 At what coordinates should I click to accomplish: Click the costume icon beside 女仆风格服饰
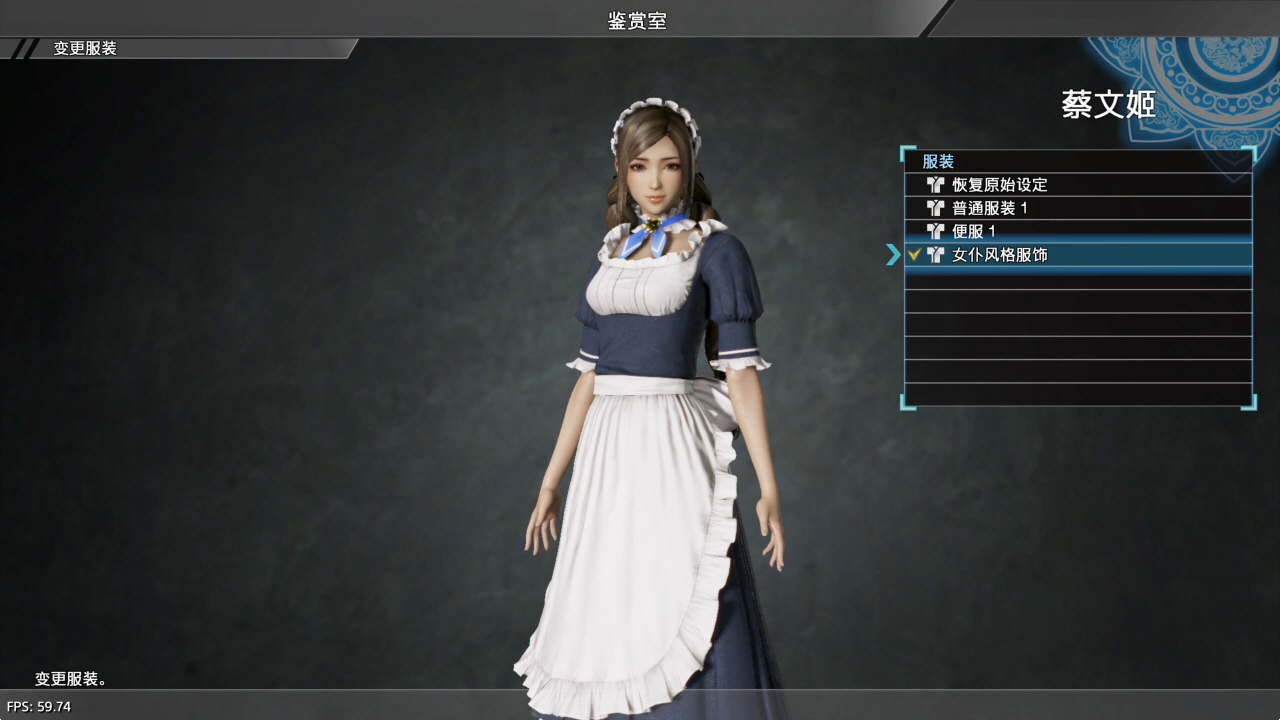(x=936, y=255)
